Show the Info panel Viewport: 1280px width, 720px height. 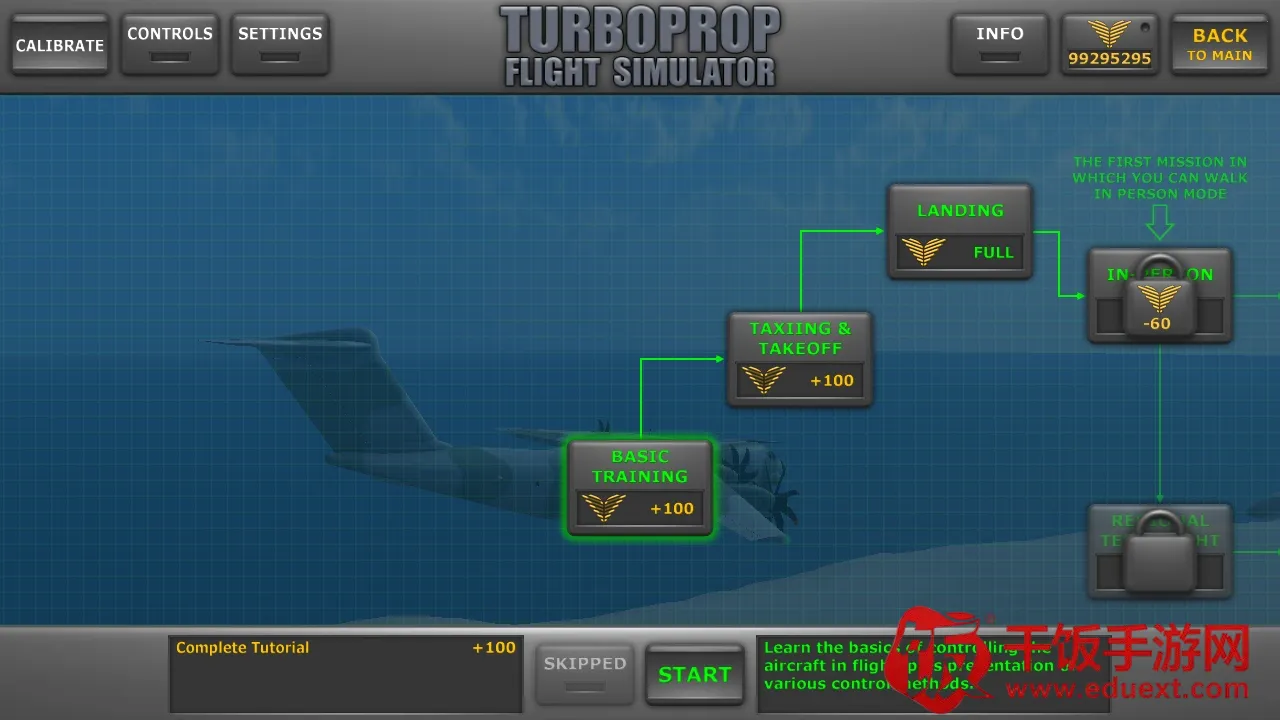[999, 45]
